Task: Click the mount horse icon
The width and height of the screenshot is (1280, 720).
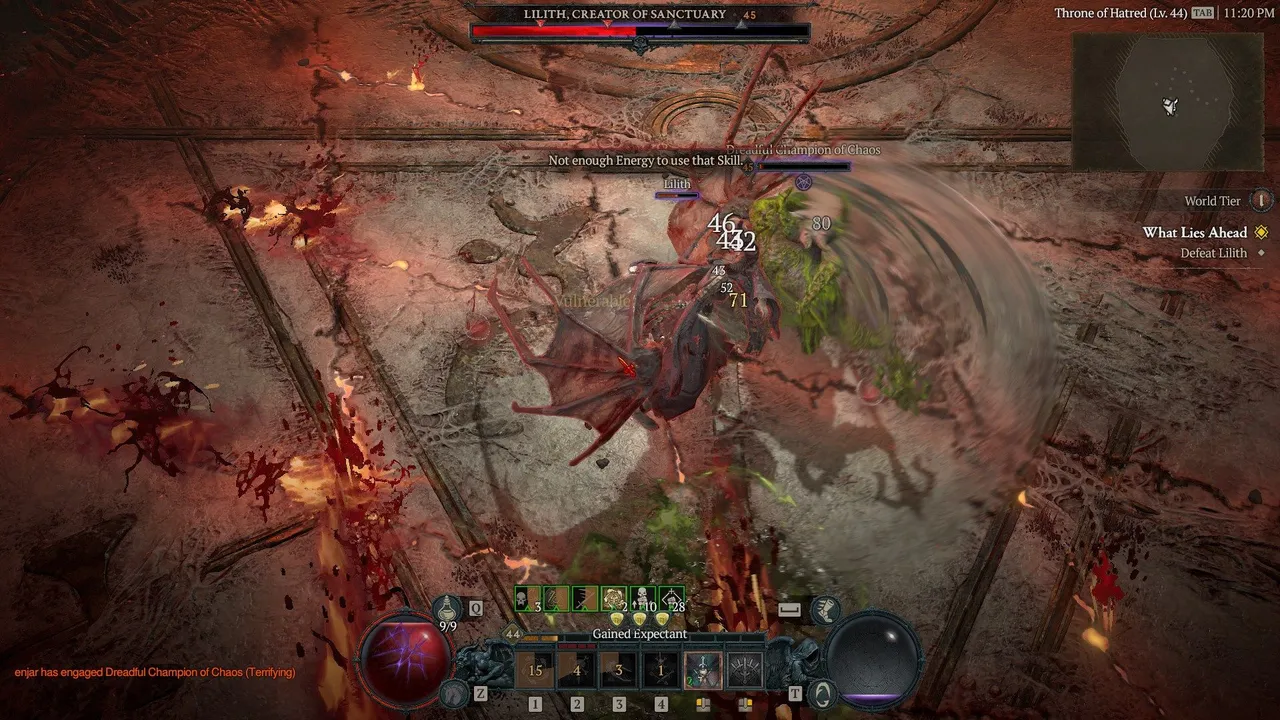Action: click(455, 692)
